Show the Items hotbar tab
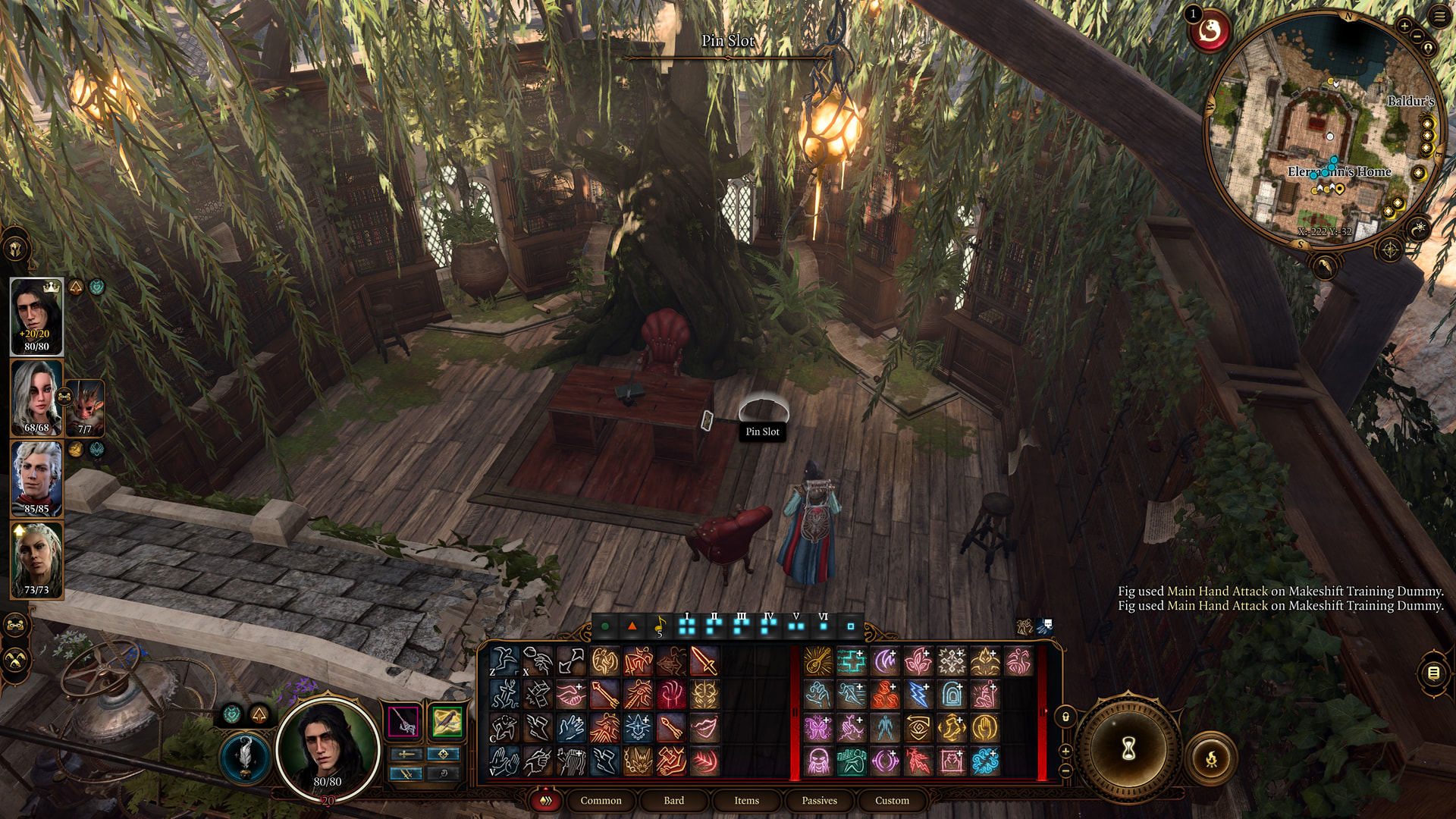Viewport: 1456px width, 819px height. click(746, 800)
